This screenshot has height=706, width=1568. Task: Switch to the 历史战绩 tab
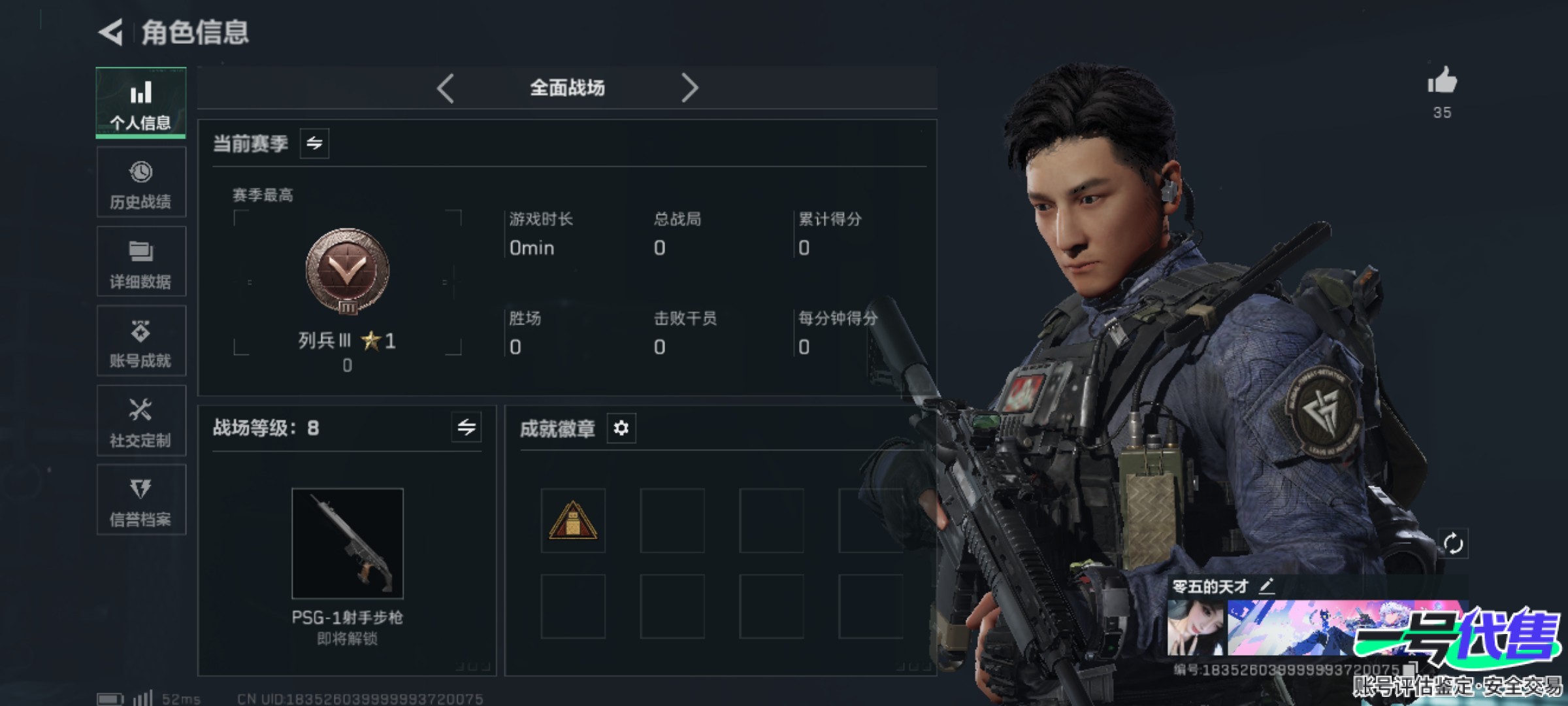pyautogui.click(x=141, y=183)
